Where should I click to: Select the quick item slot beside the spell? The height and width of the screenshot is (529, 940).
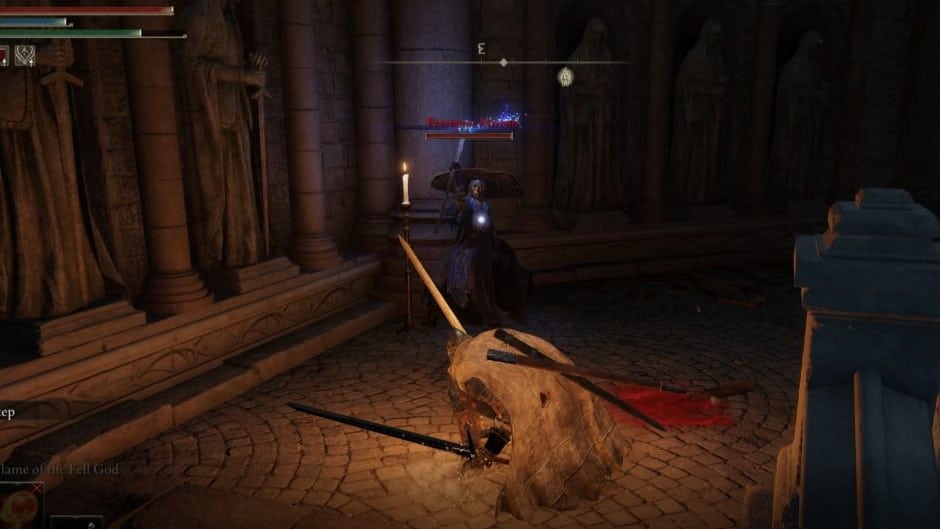76,522
